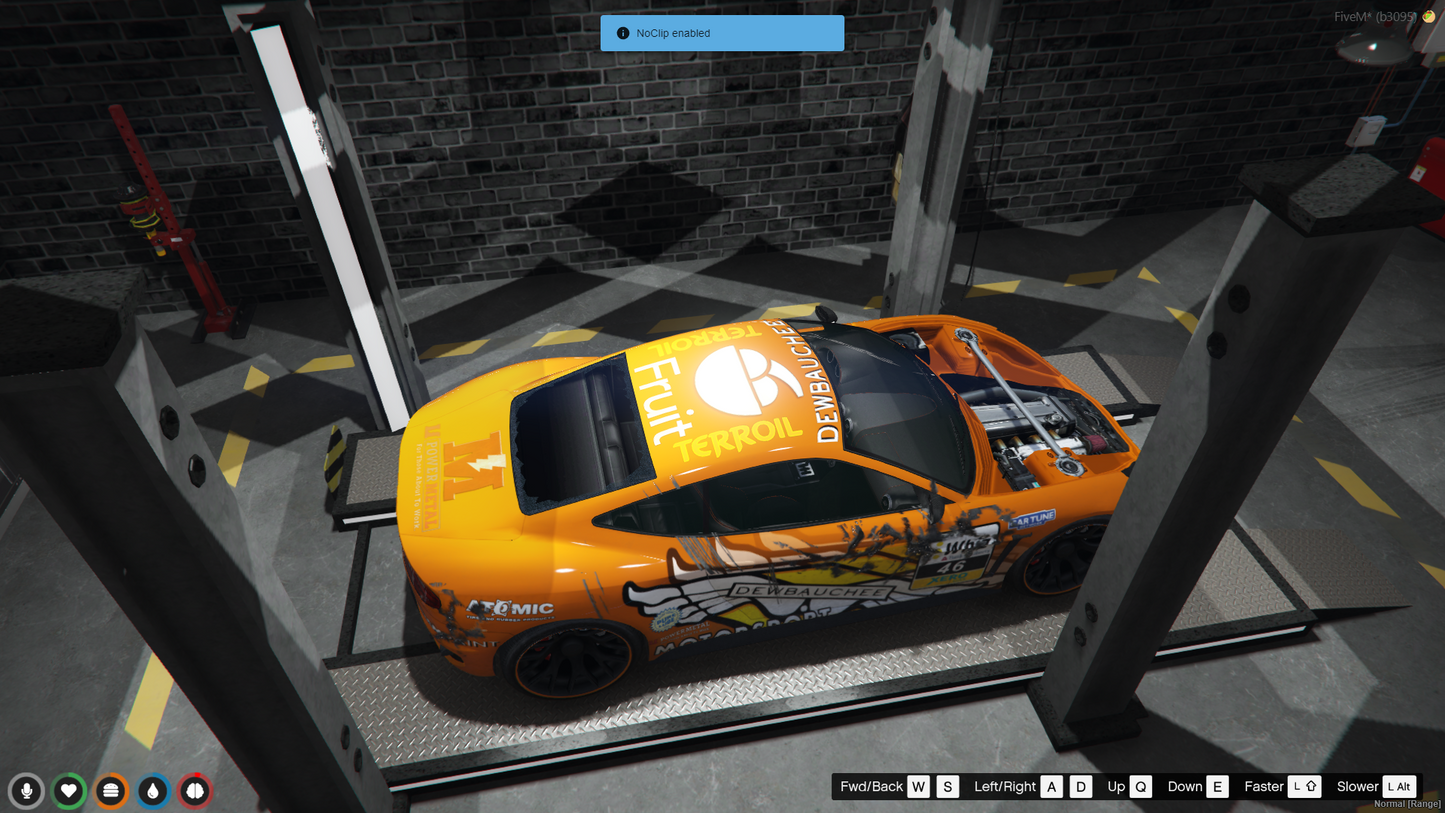Dismiss the NoClip enabled notification
The height and width of the screenshot is (813, 1445).
(x=721, y=33)
